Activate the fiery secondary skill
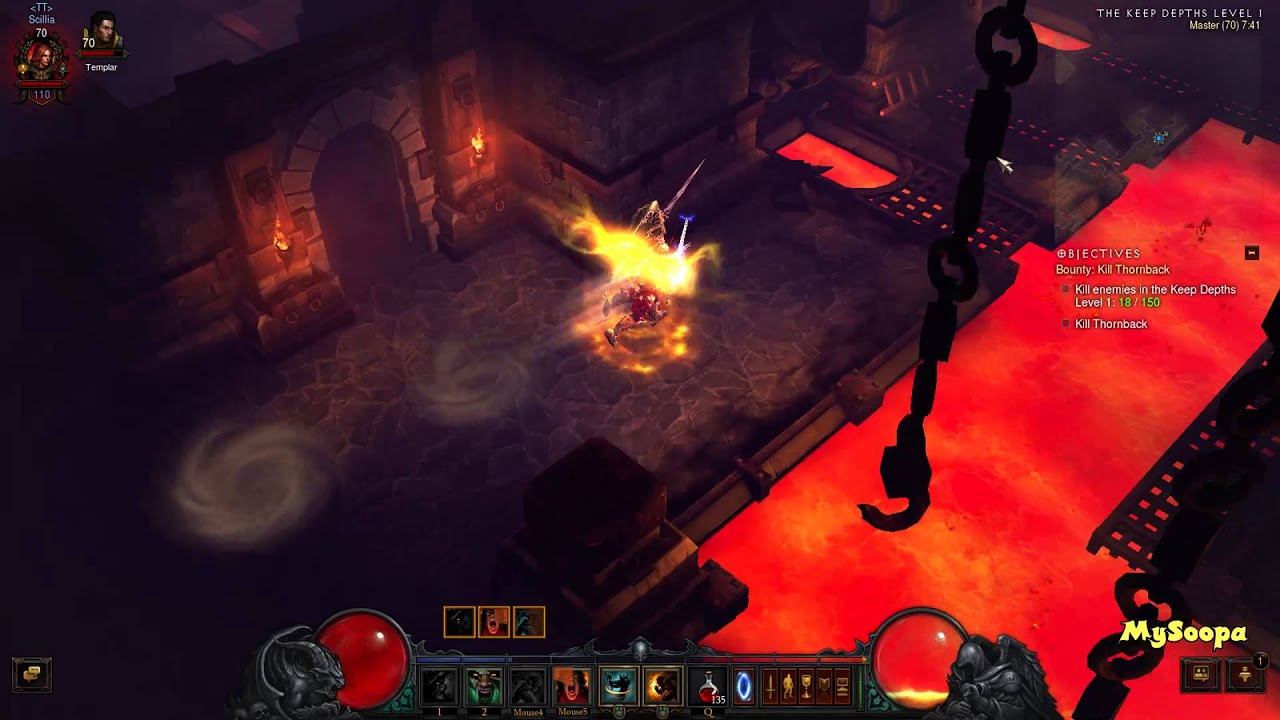Screen dimensions: 1280x720 (662, 687)
